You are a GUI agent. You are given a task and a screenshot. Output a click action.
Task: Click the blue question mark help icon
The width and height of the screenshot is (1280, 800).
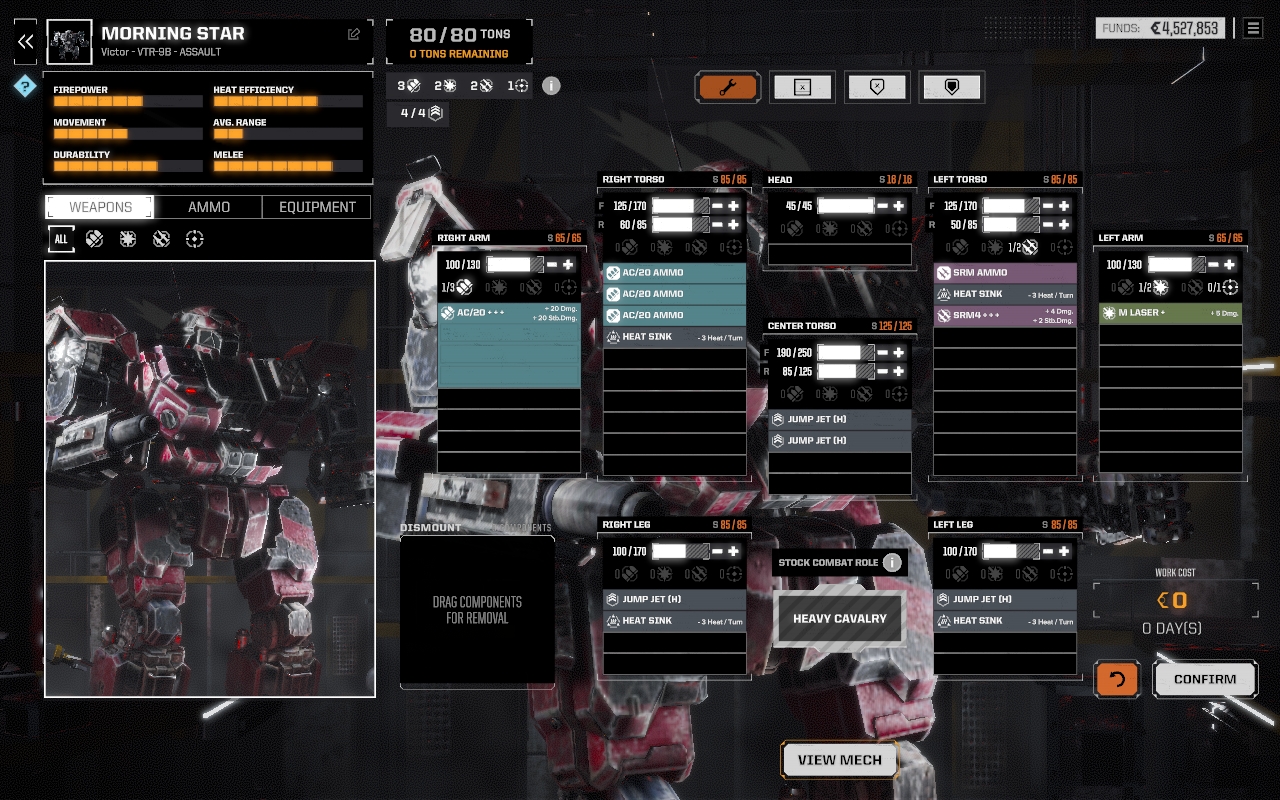[x=25, y=87]
